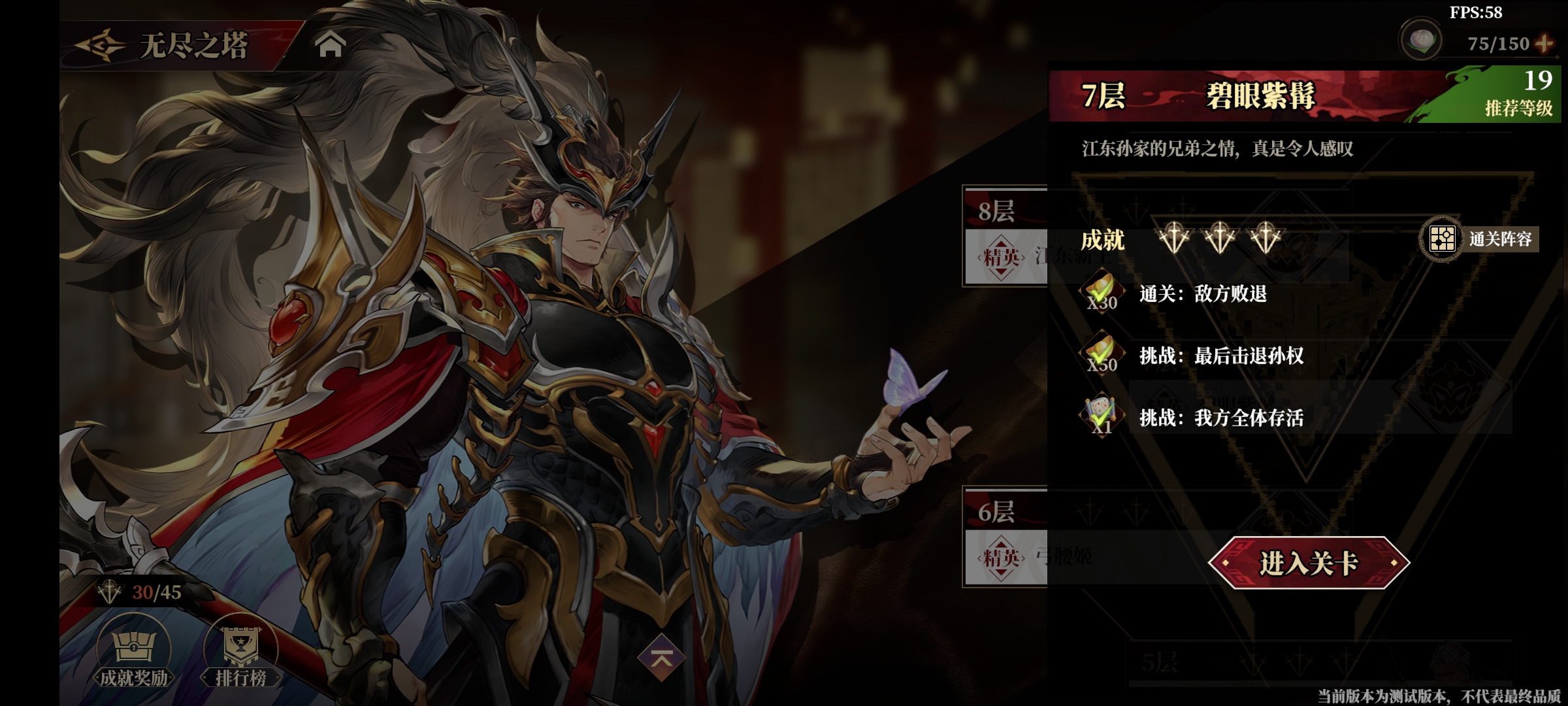The height and width of the screenshot is (706, 1568).
Task: Go back from 无尽之塔 screen
Action: pyautogui.click(x=100, y=46)
